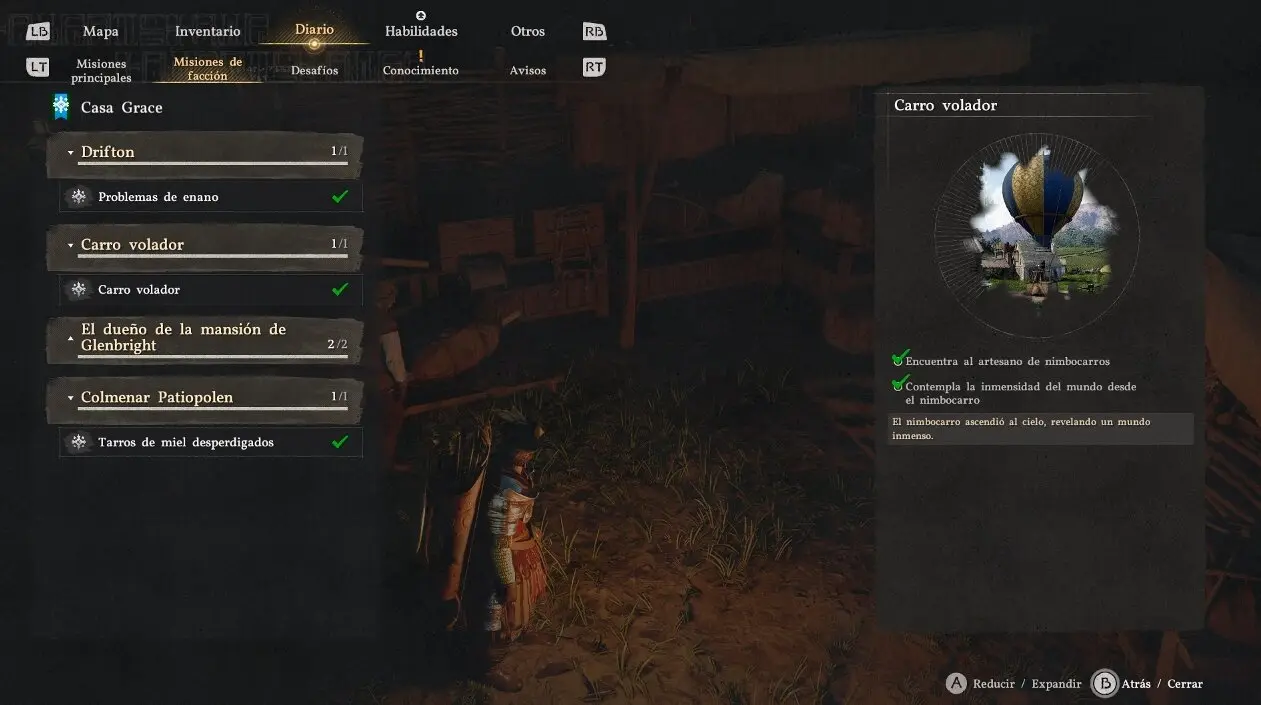Select Misiones de facción sub-tab

(208, 69)
